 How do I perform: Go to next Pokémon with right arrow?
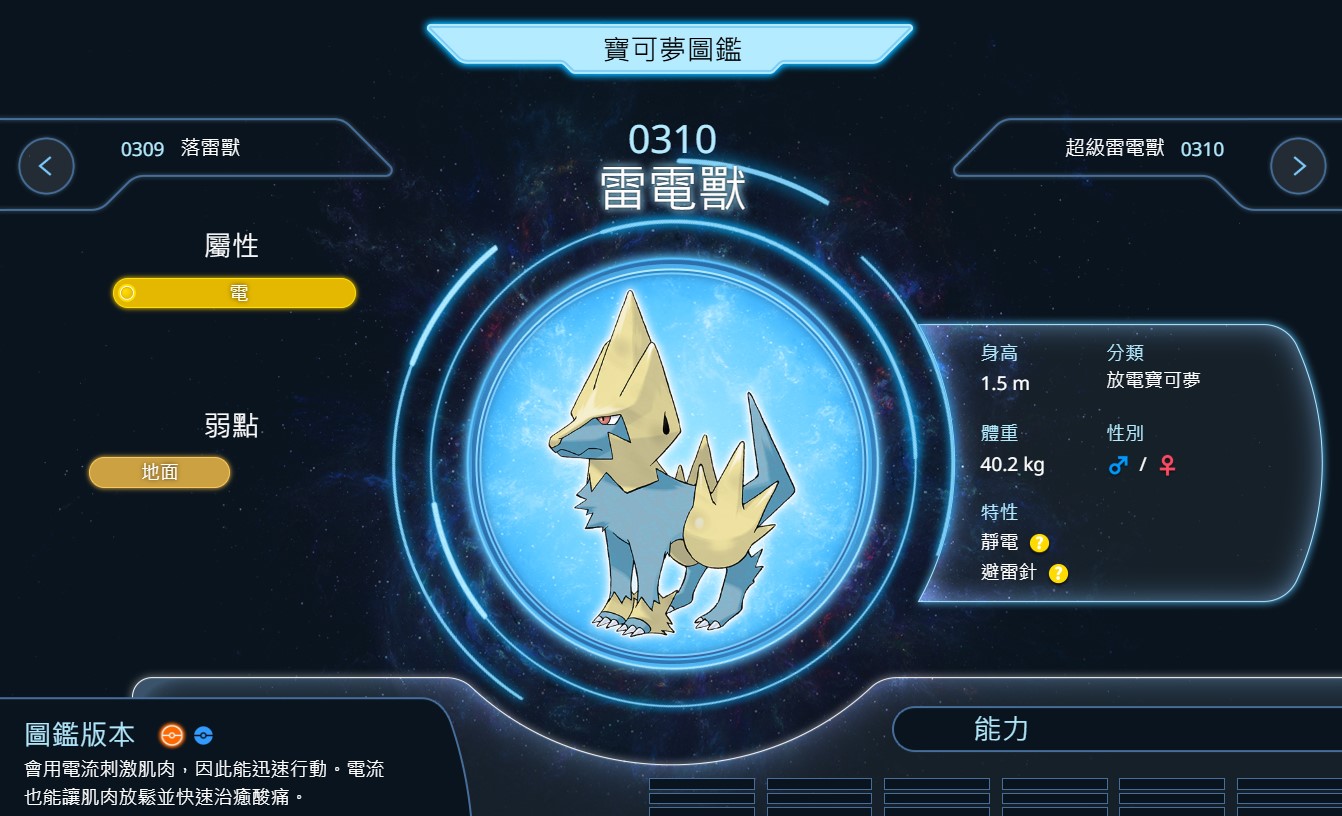pyautogui.click(x=1297, y=166)
